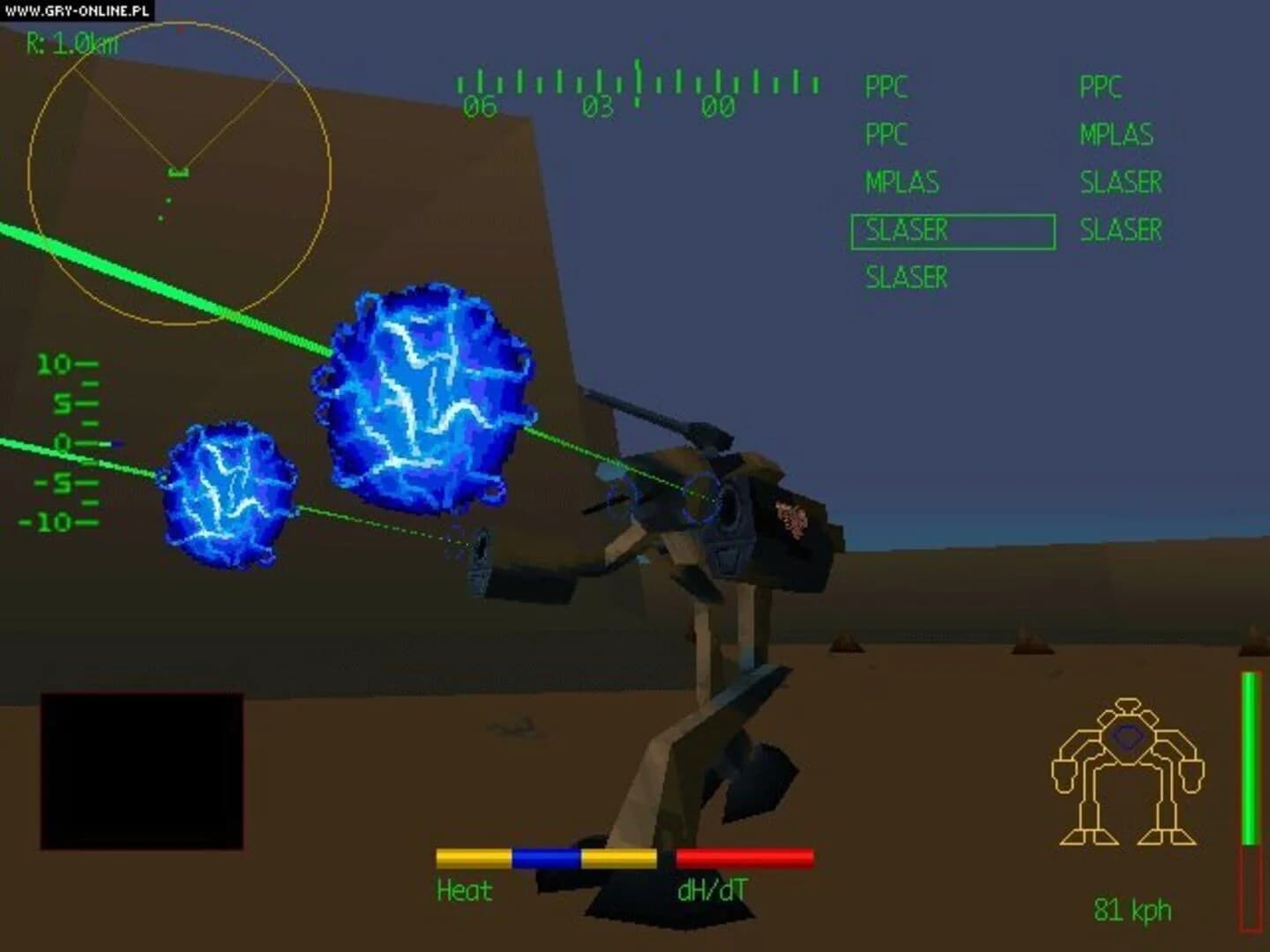Click the green speed bar indicator
1270x952 pixels.
click(x=1250, y=758)
